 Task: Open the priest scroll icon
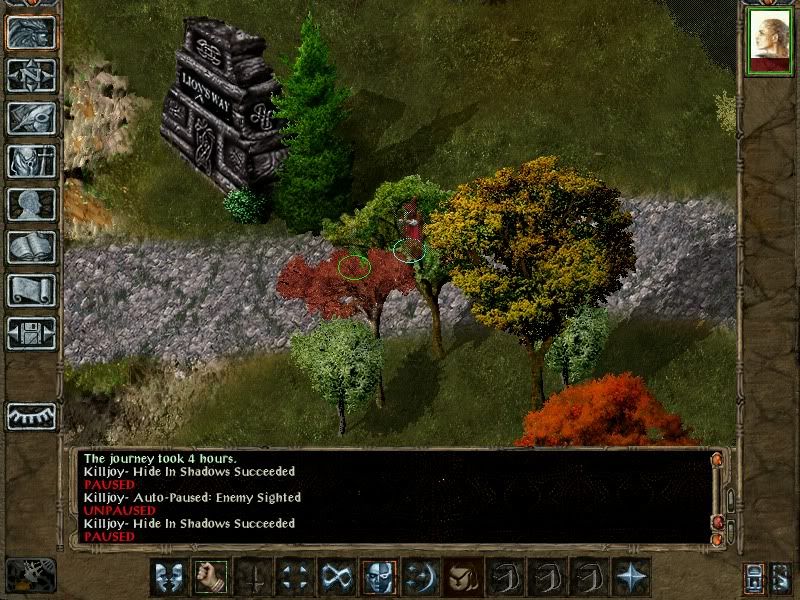pos(31,290)
